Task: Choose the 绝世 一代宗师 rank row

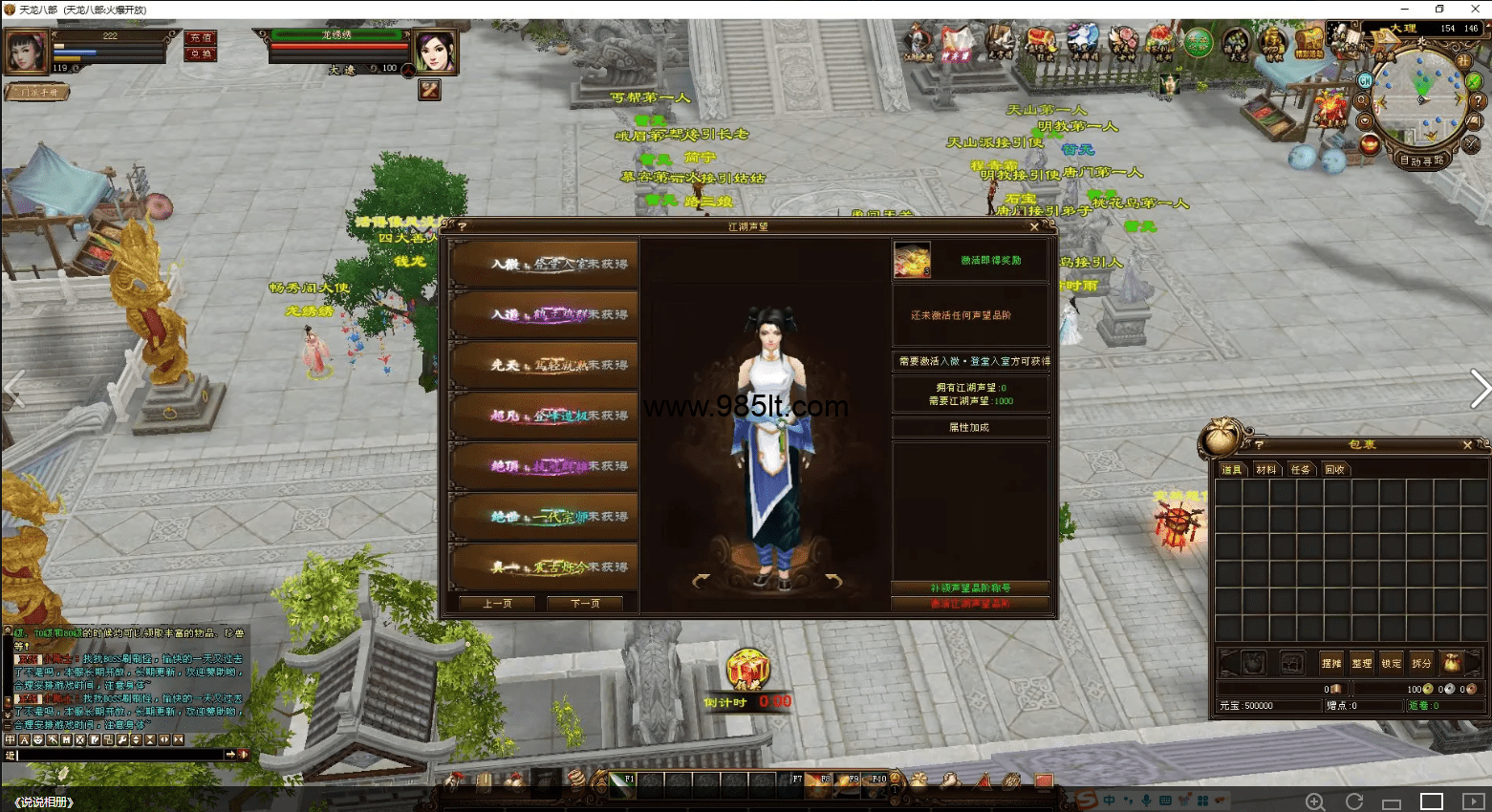Action: [544, 517]
